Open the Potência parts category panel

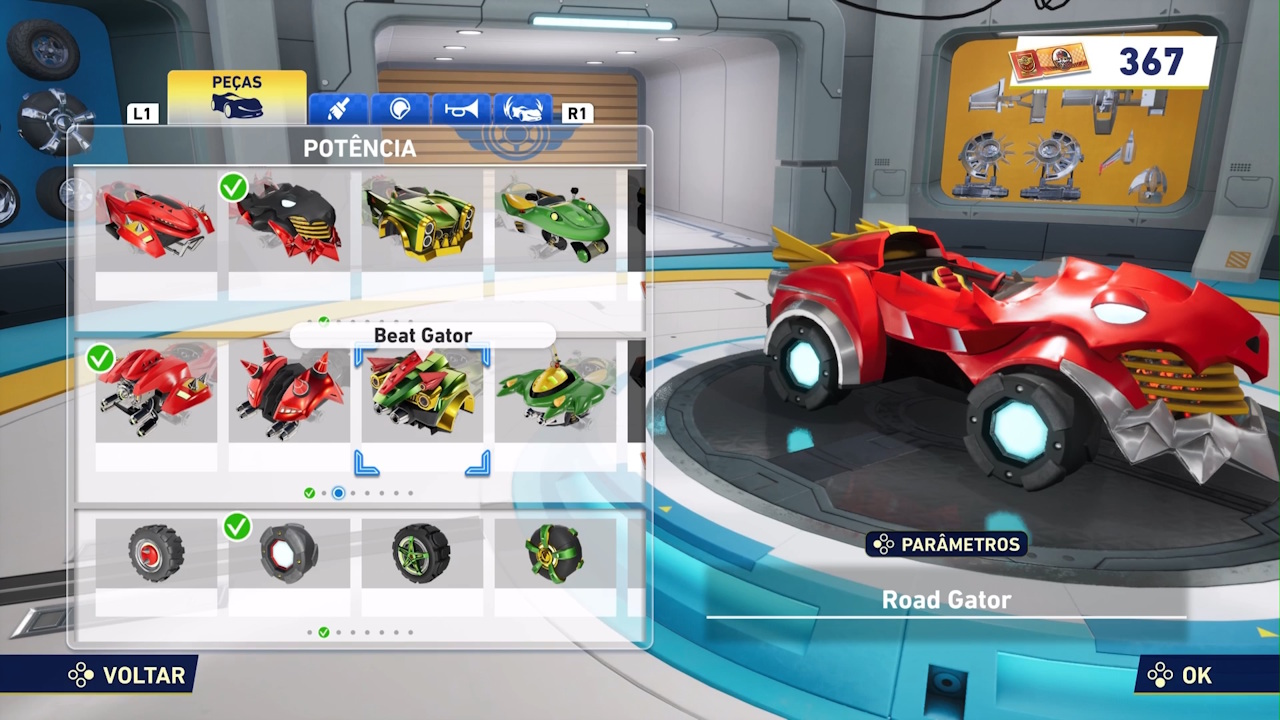360,148
